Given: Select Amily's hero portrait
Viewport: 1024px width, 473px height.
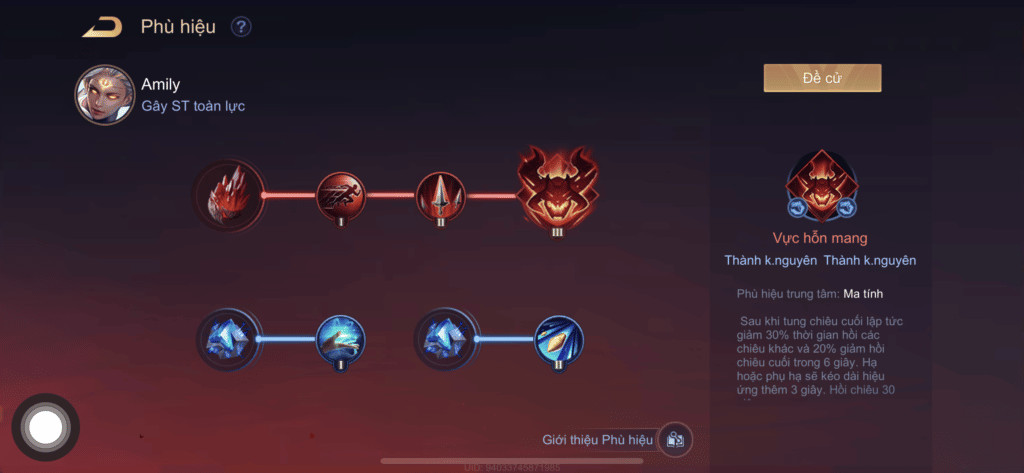Looking at the screenshot, I should [104, 95].
